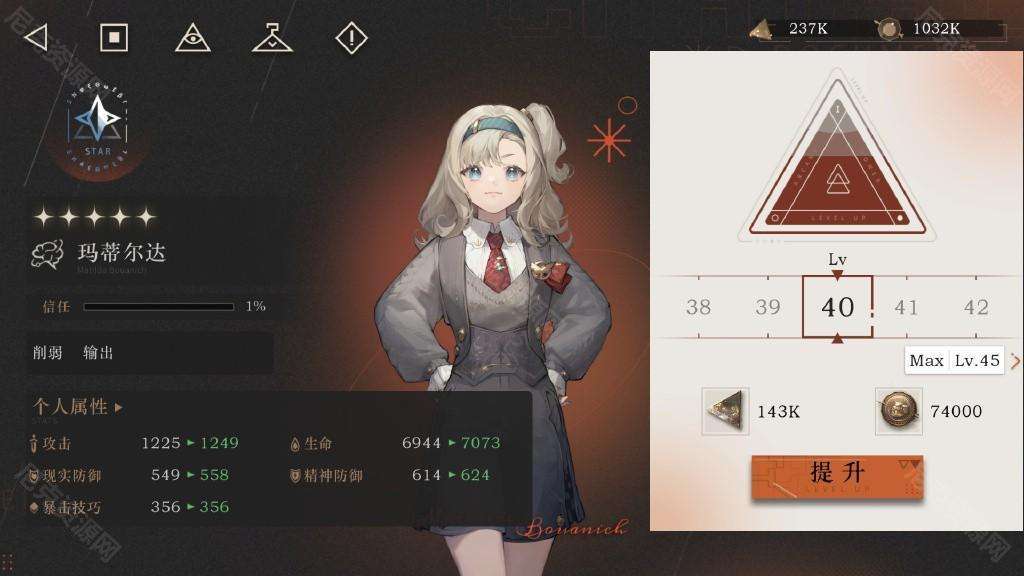Click the STAR afflatus emblem
The image size is (1024, 576).
coord(98,122)
